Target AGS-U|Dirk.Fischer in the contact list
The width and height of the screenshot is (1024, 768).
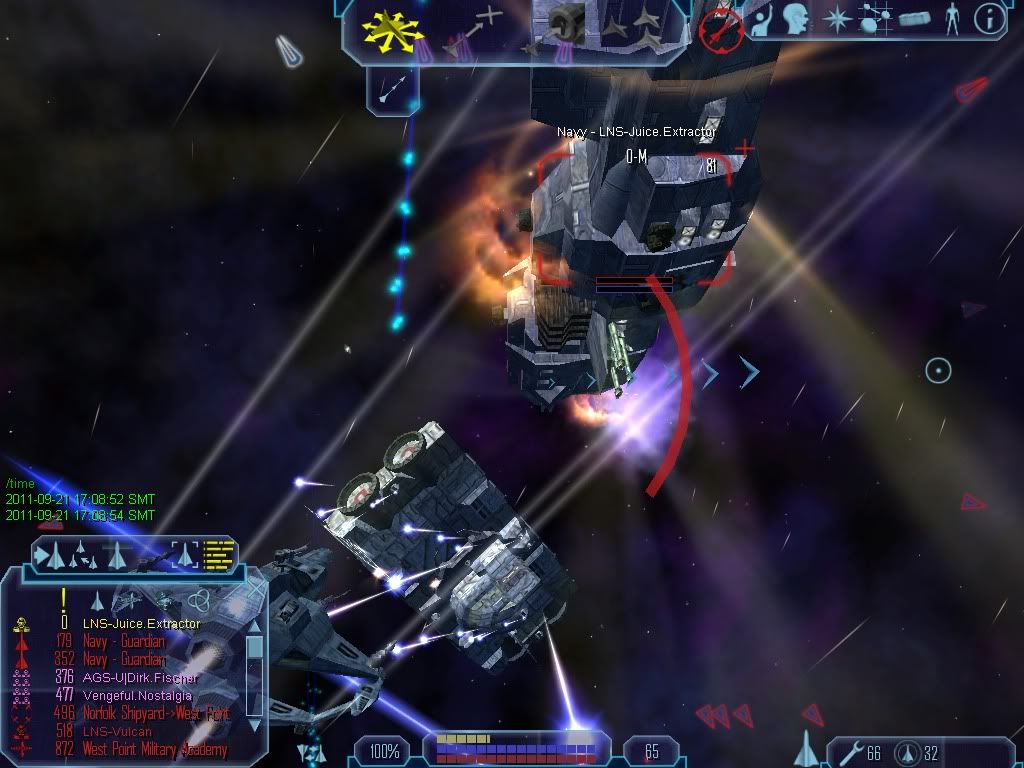[140, 678]
